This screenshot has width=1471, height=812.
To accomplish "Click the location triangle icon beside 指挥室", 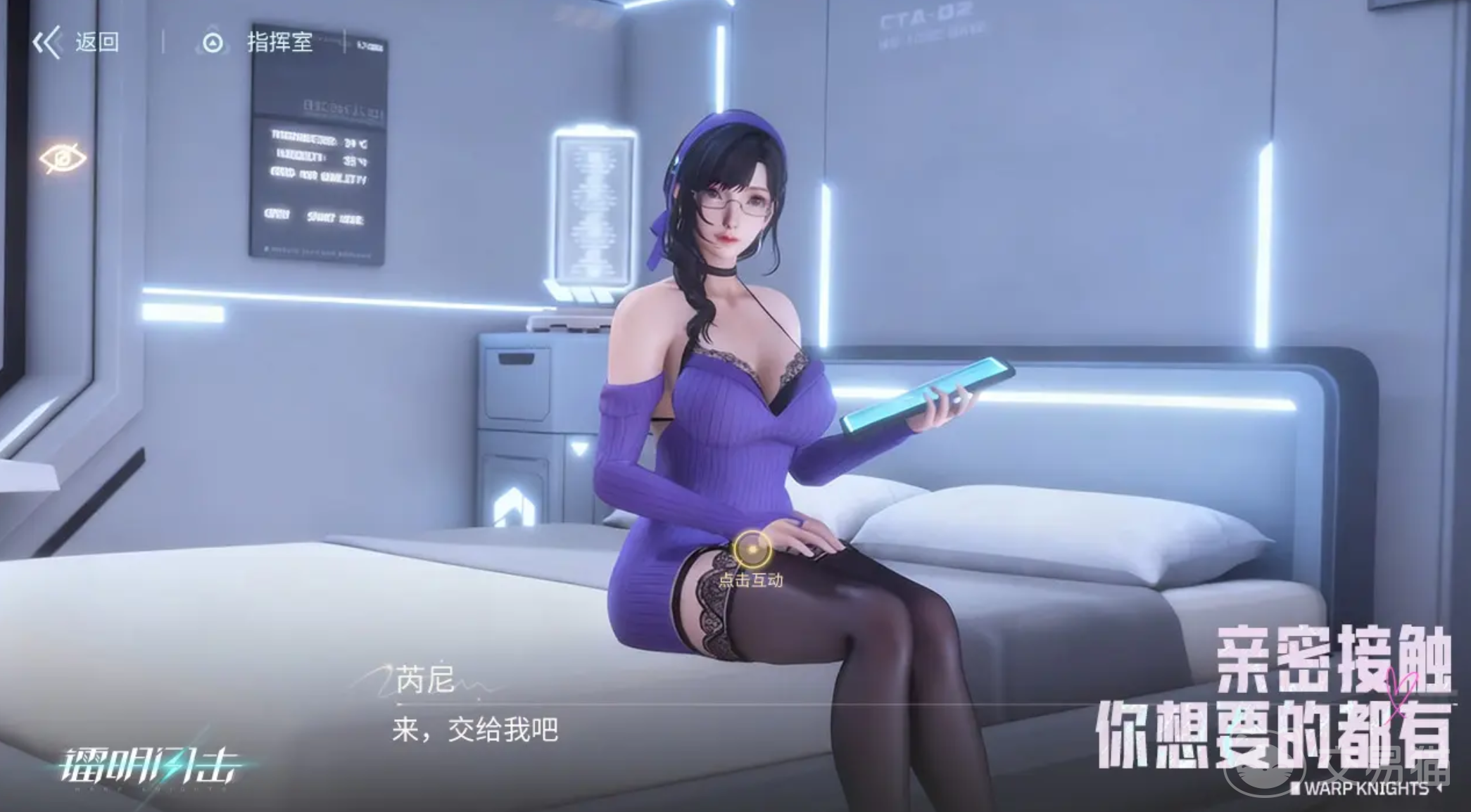I will point(213,42).
